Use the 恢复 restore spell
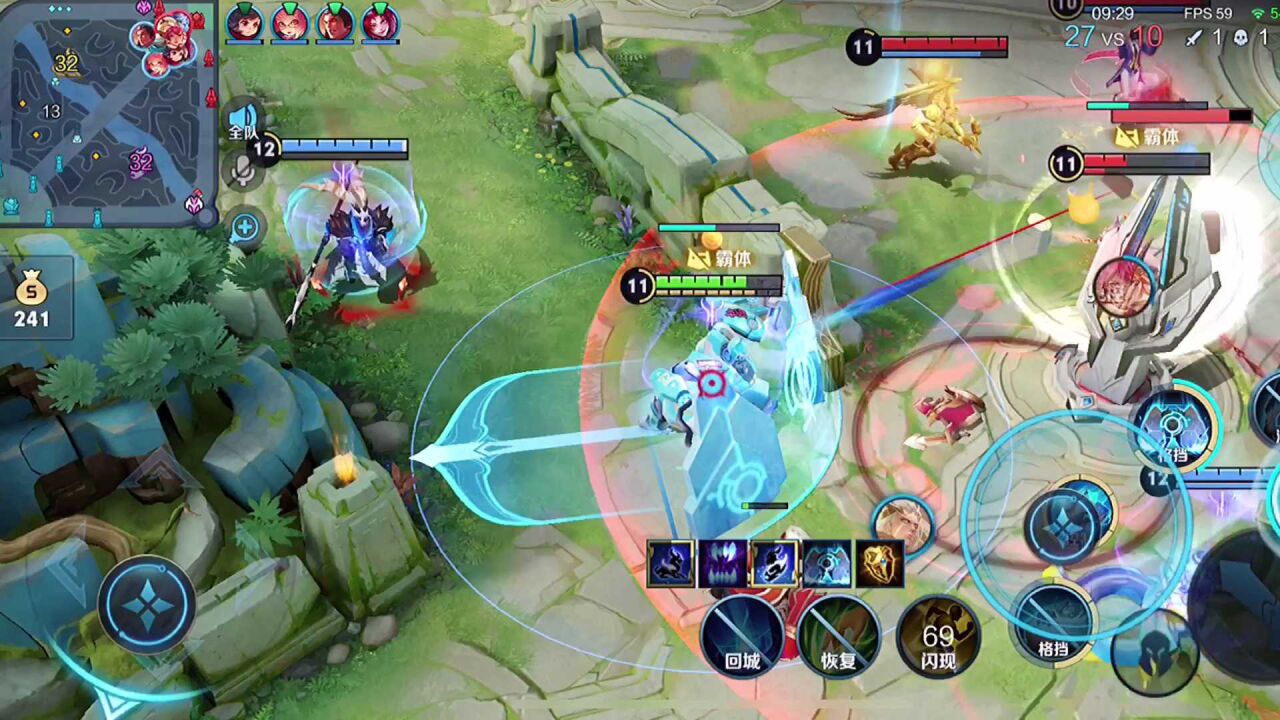 point(839,636)
